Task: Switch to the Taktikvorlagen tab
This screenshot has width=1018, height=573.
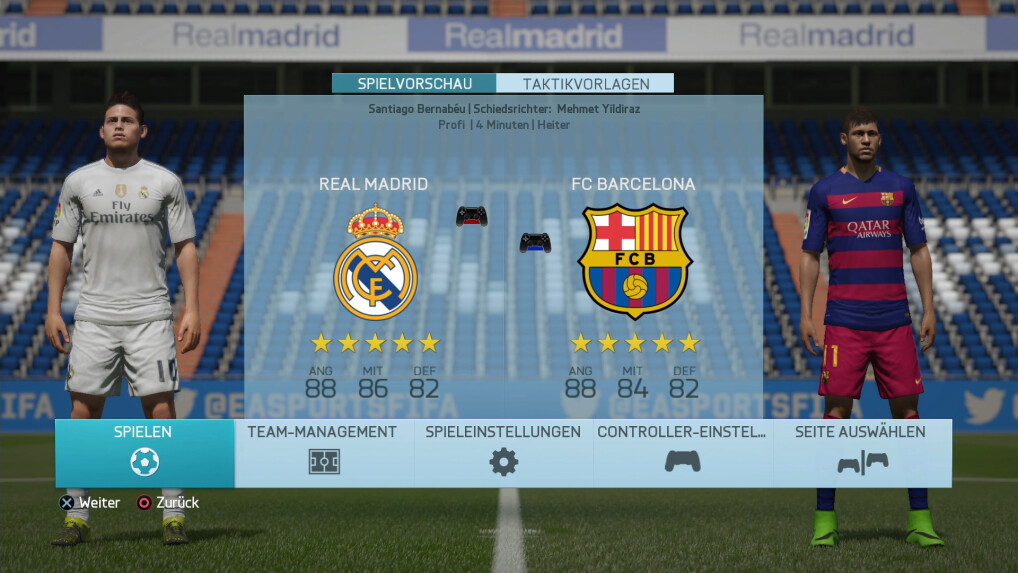Action: pyautogui.click(x=585, y=84)
